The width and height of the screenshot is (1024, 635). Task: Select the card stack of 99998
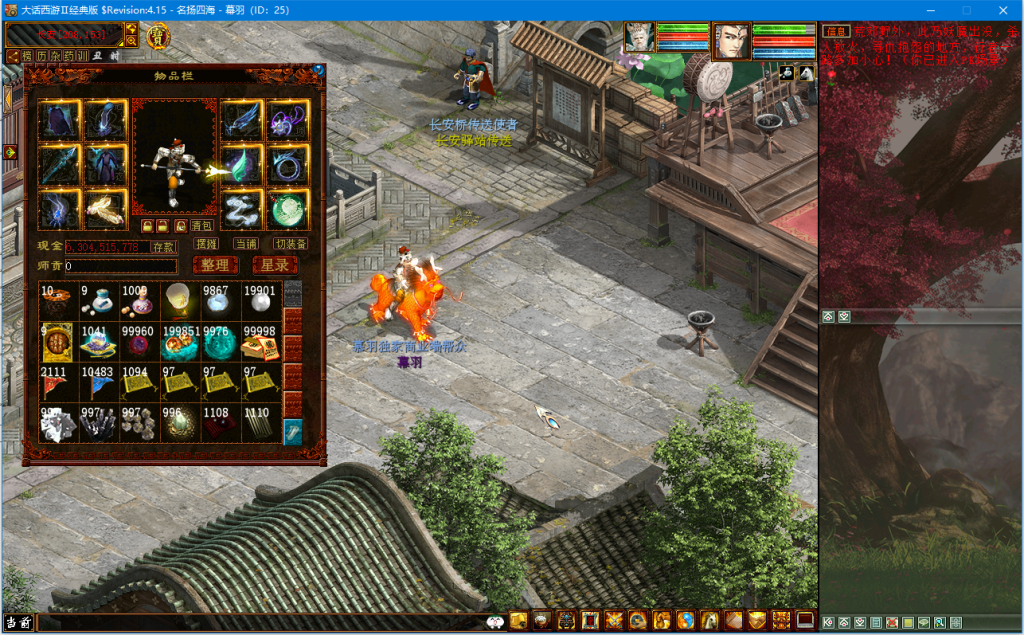pos(260,341)
